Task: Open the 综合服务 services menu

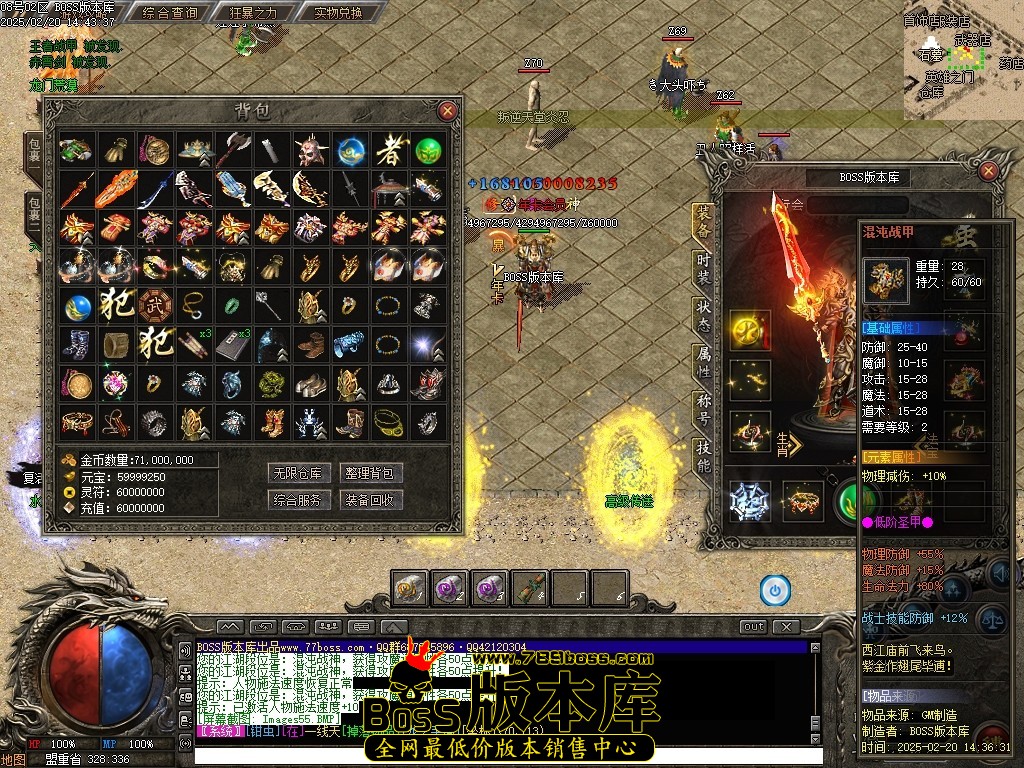Action: [299, 499]
